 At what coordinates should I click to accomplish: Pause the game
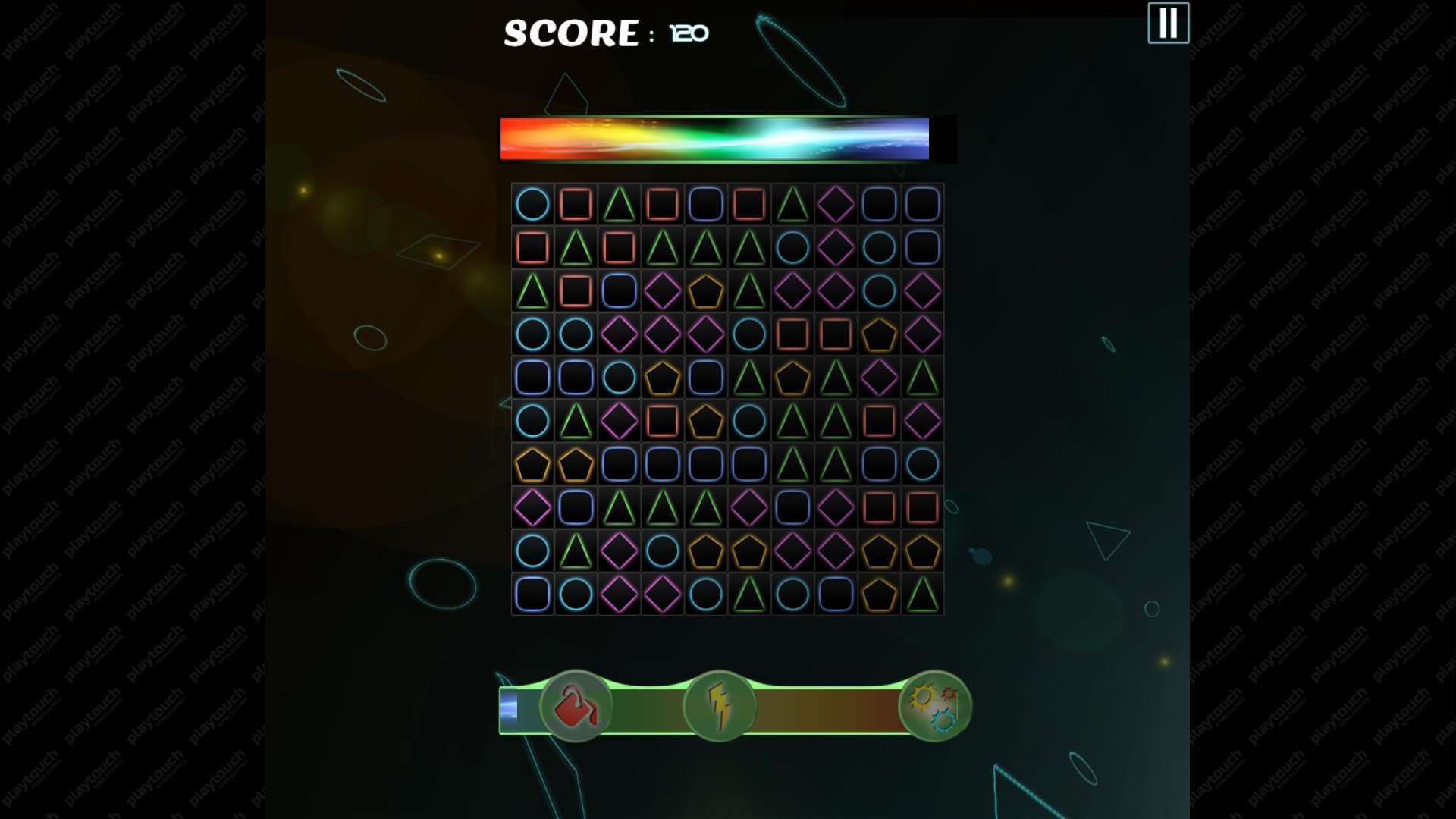(x=1168, y=24)
